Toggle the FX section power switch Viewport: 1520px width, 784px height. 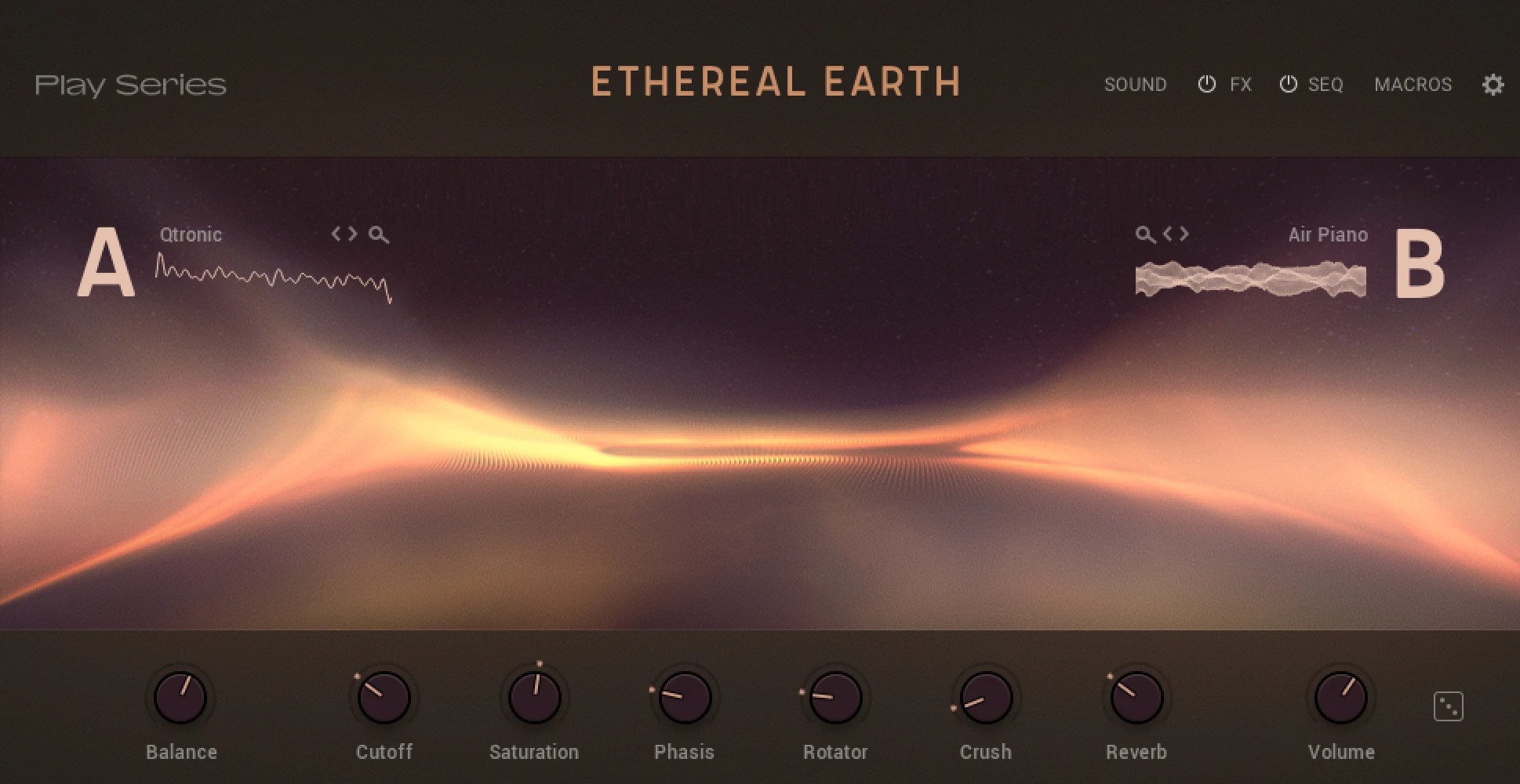tap(1206, 84)
